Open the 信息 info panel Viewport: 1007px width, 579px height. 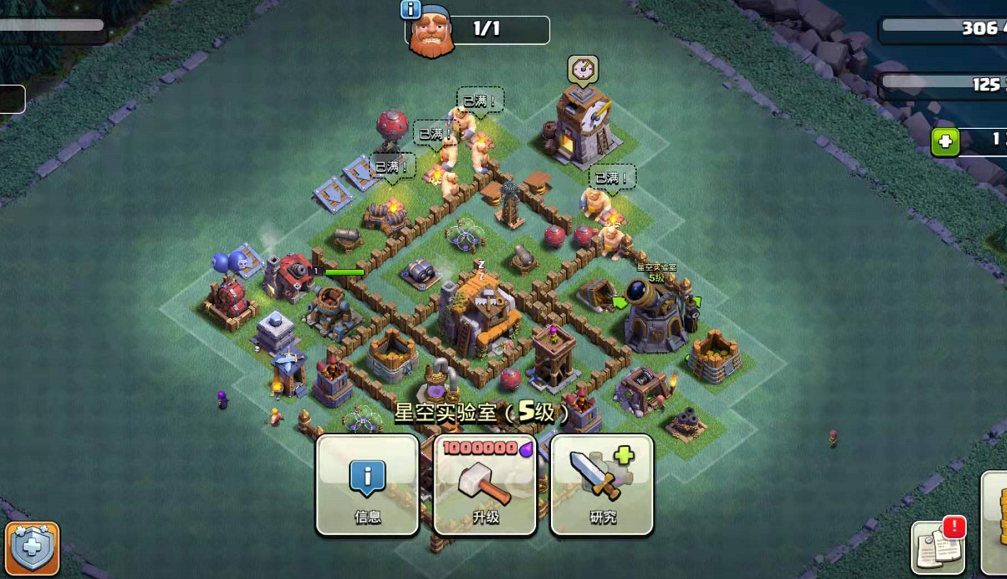click(367, 484)
